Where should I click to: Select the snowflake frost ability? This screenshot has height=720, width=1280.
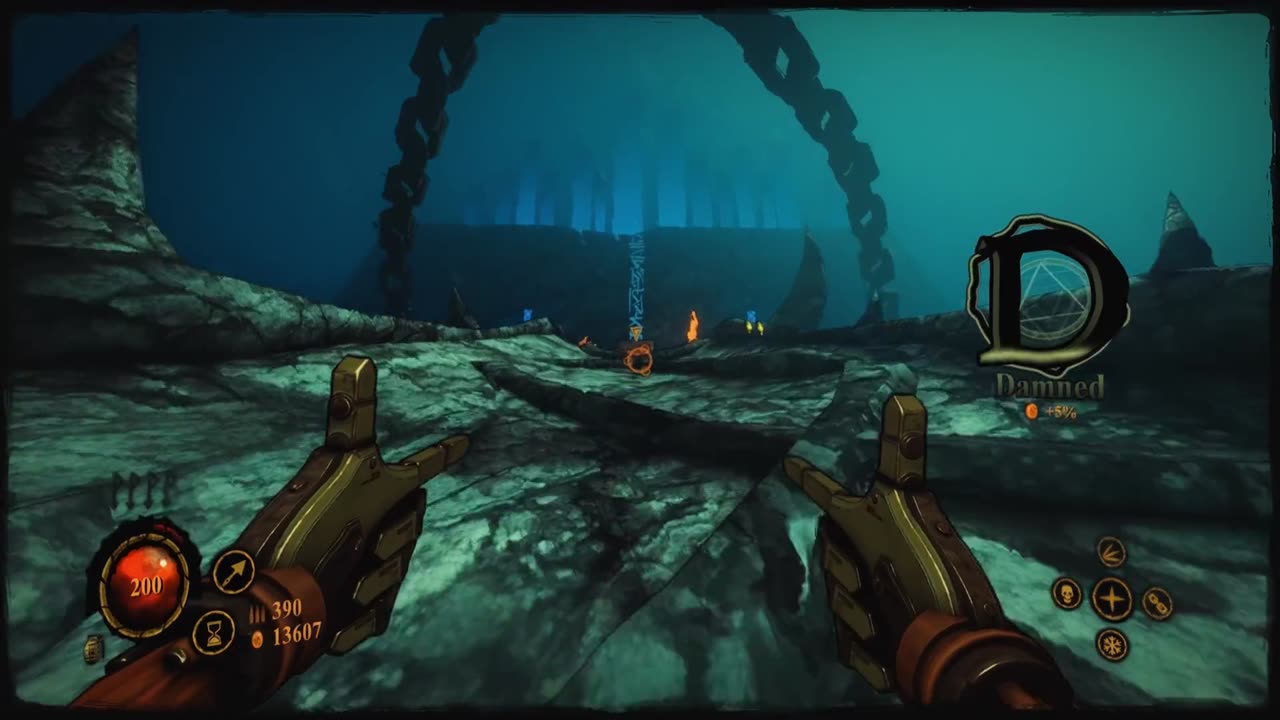click(1111, 644)
